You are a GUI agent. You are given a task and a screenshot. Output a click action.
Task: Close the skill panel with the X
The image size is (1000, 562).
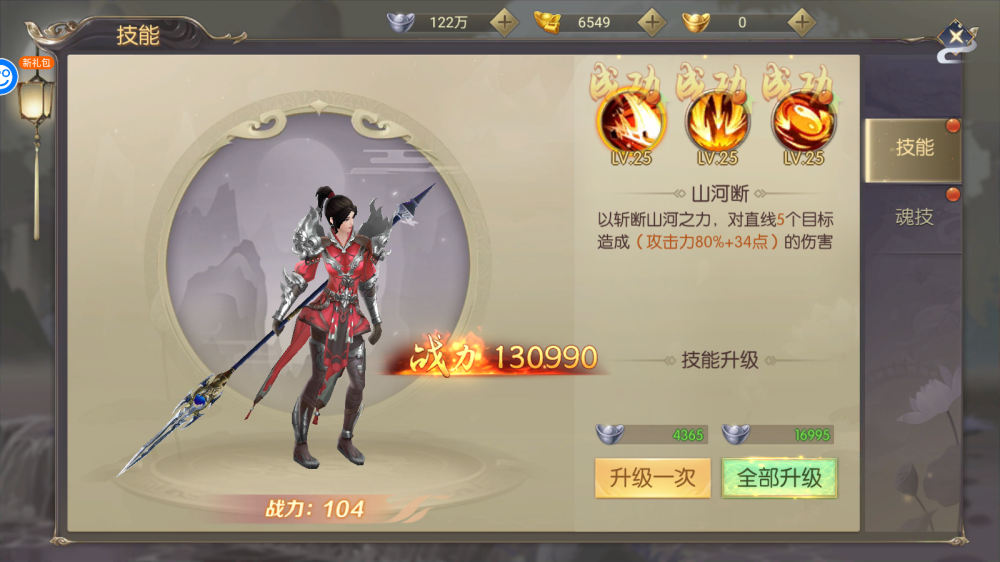pos(957,37)
